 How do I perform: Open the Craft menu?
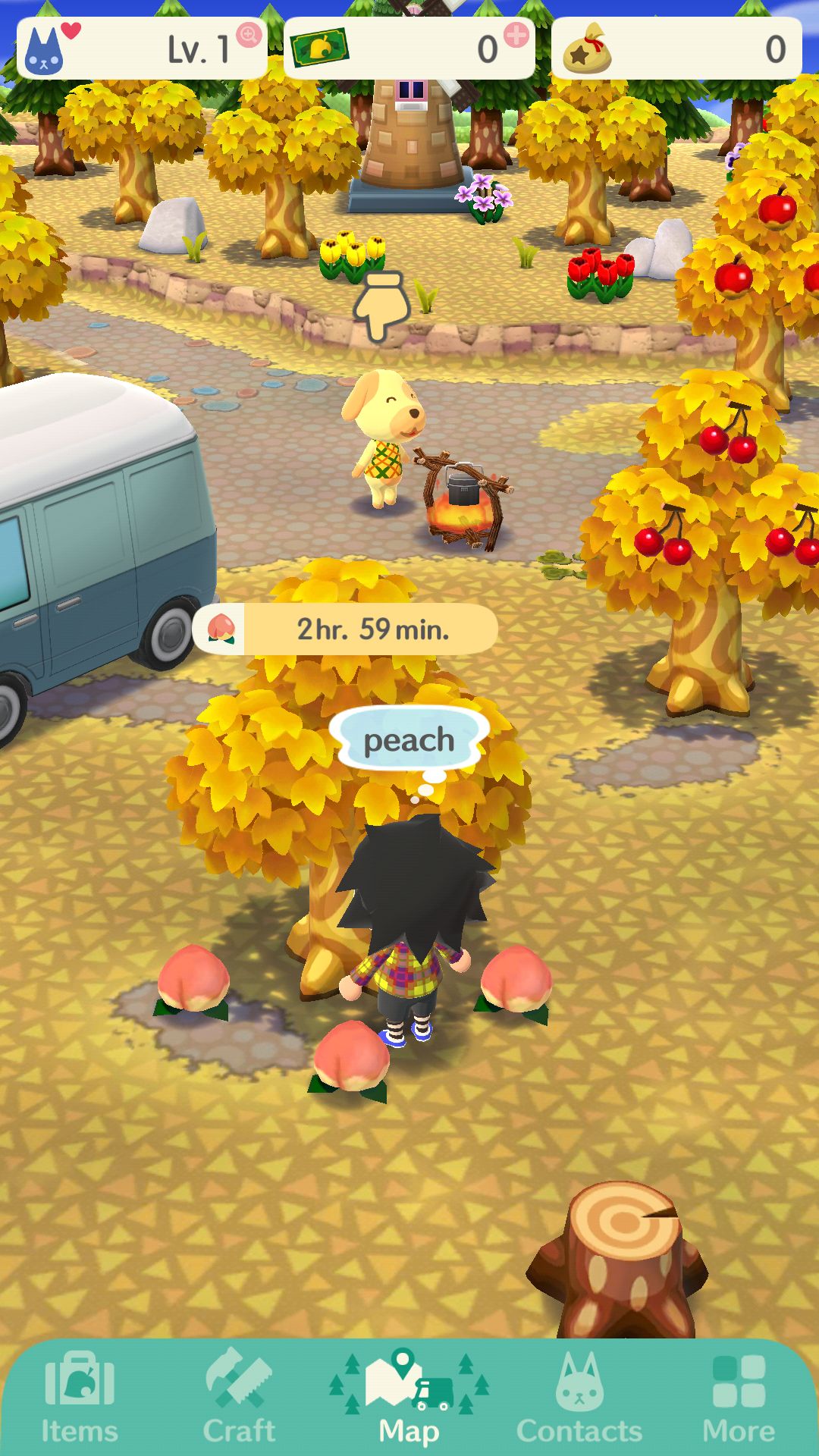239,1398
